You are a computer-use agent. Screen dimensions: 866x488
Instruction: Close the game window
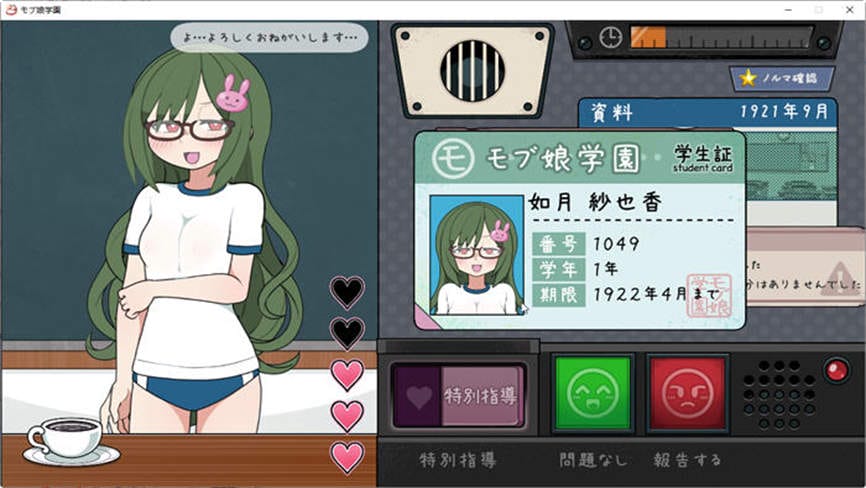click(x=849, y=9)
